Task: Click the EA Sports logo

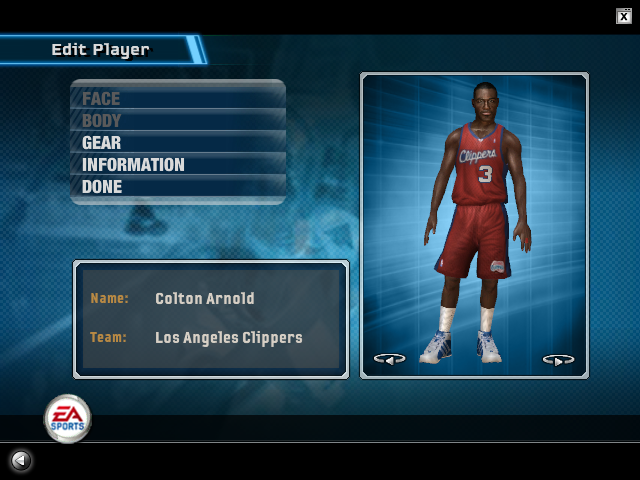Action: click(67, 418)
